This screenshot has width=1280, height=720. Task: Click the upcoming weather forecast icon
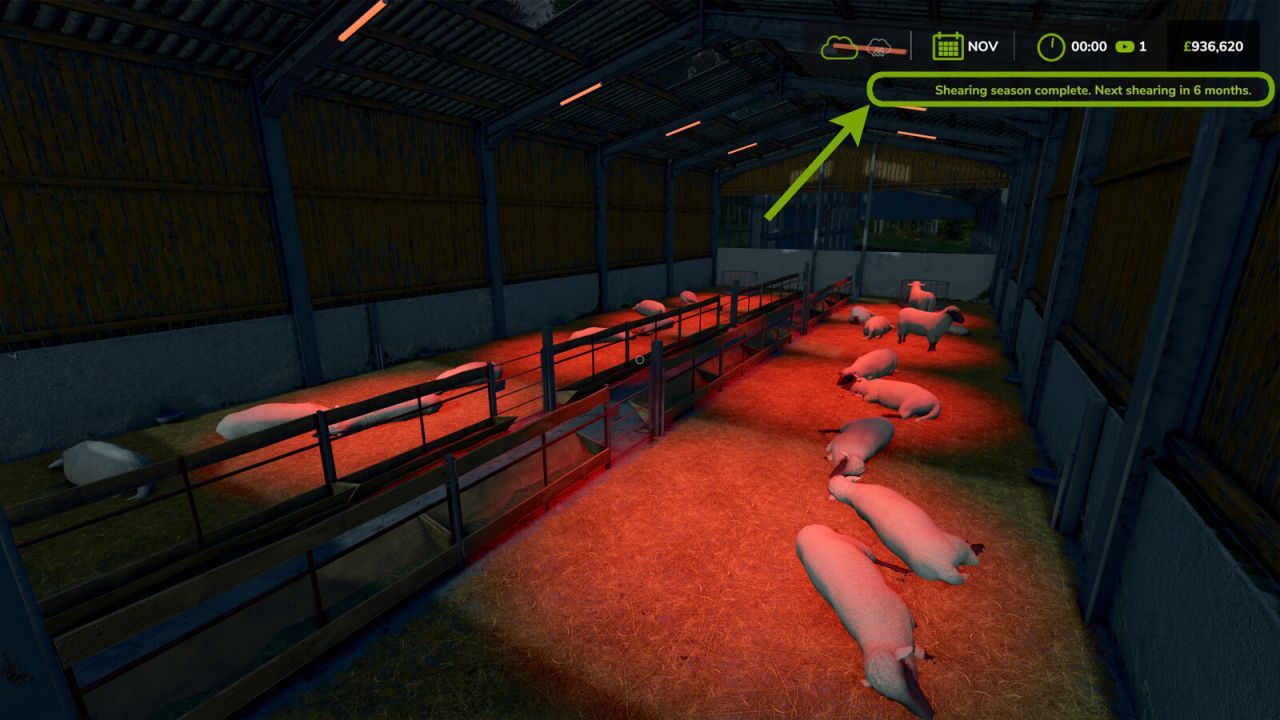pos(878,46)
